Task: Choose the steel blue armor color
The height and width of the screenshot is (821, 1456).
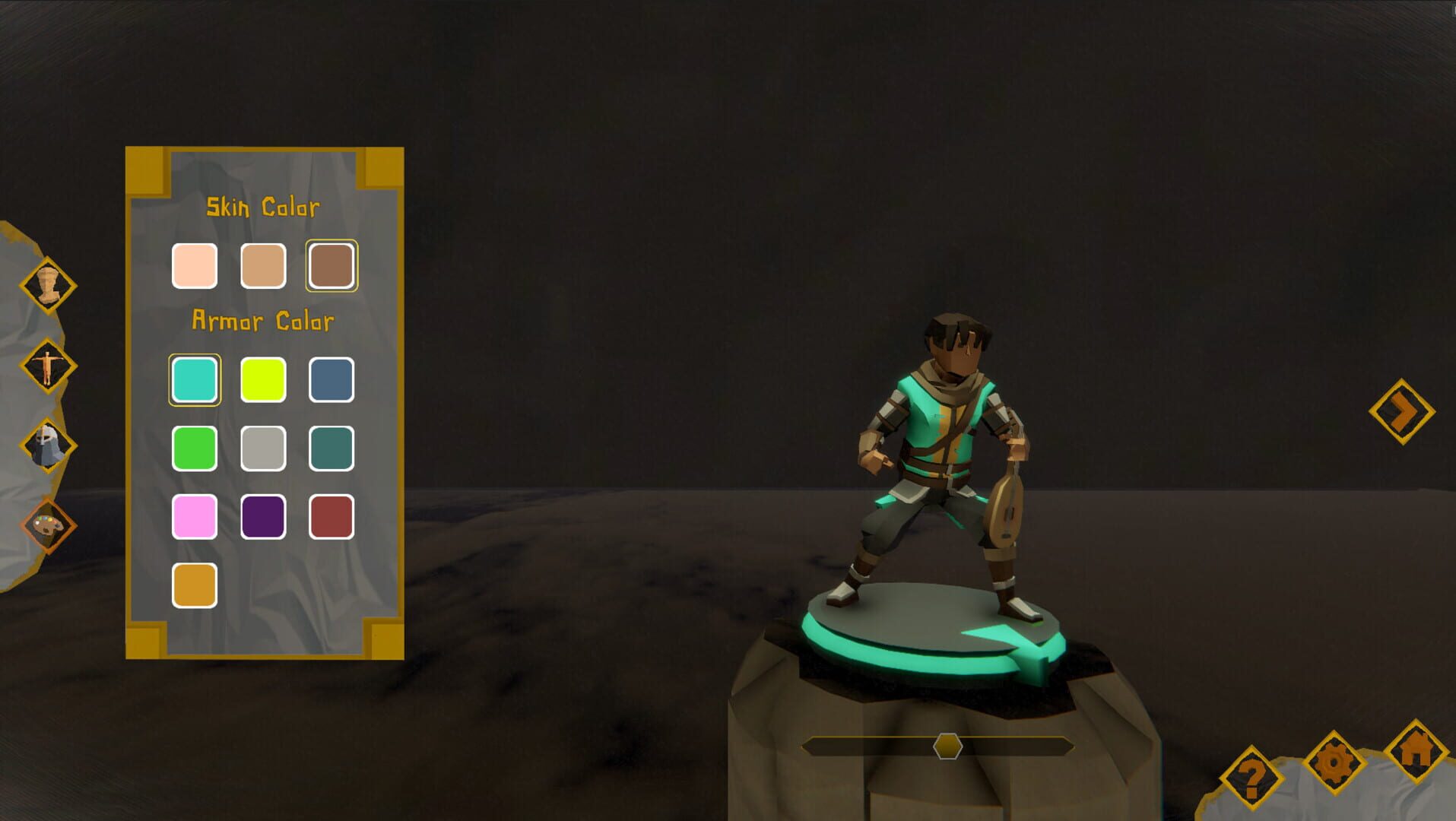Action: point(331,380)
